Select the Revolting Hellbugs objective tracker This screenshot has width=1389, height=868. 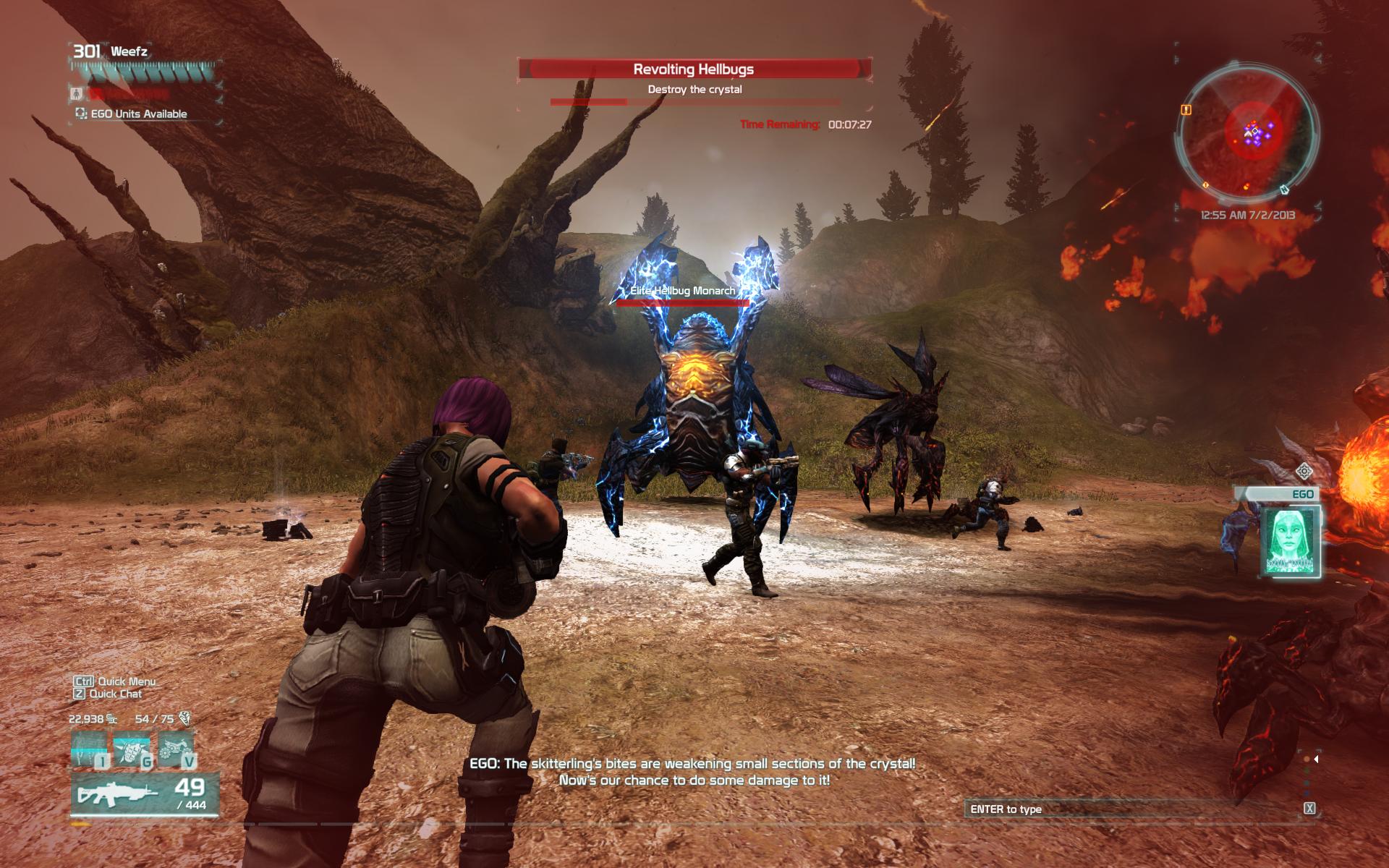(x=694, y=69)
